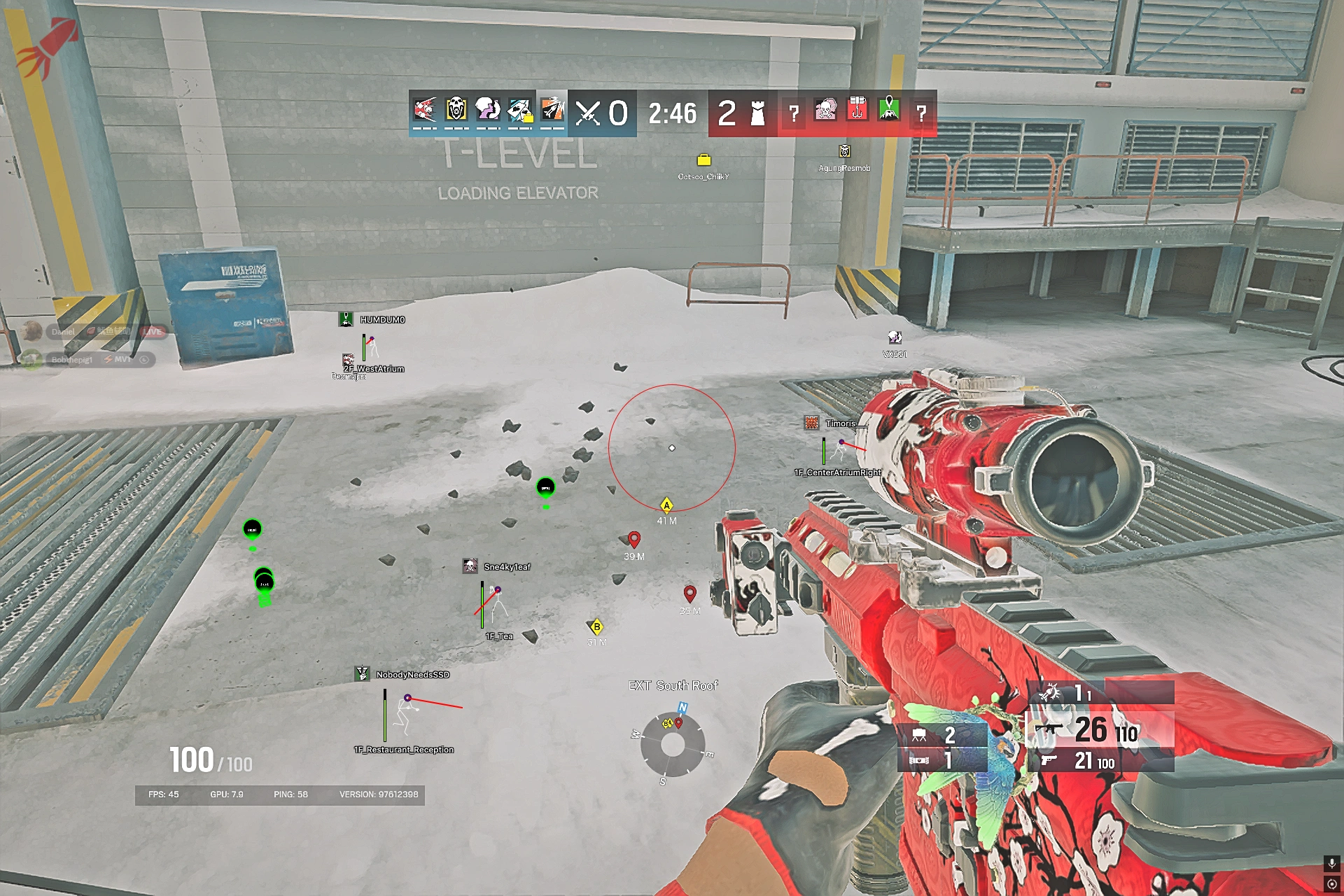
Task: Select the yellow objective A marker
Action: coord(666,505)
